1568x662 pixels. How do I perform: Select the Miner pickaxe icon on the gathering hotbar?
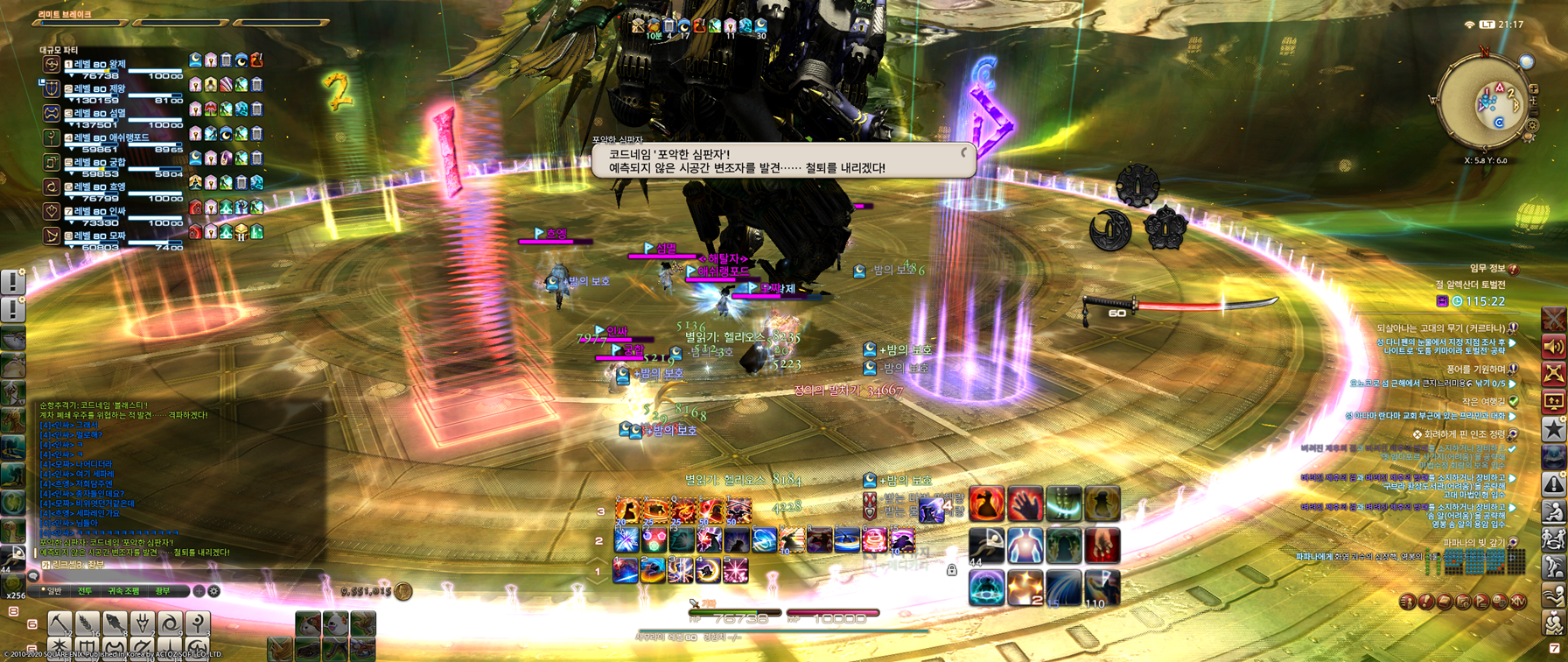[59, 622]
